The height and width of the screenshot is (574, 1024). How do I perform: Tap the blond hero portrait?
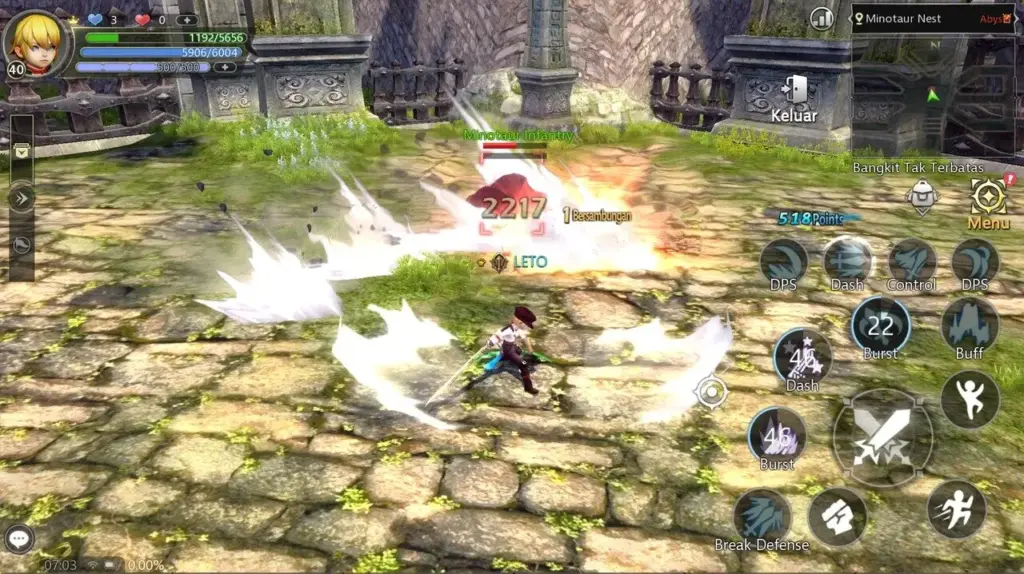coord(35,41)
